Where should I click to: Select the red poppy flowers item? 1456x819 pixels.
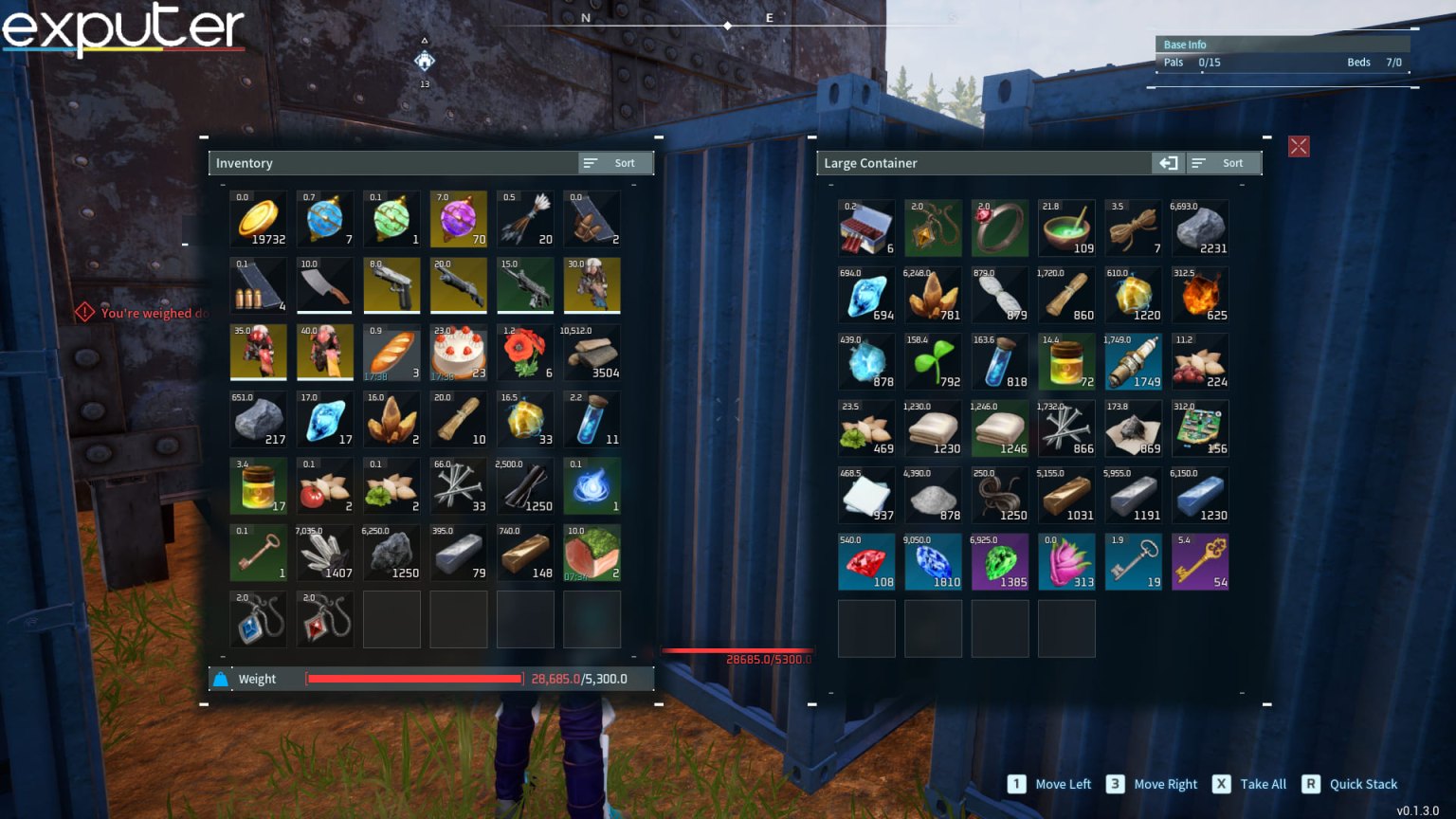coord(525,352)
